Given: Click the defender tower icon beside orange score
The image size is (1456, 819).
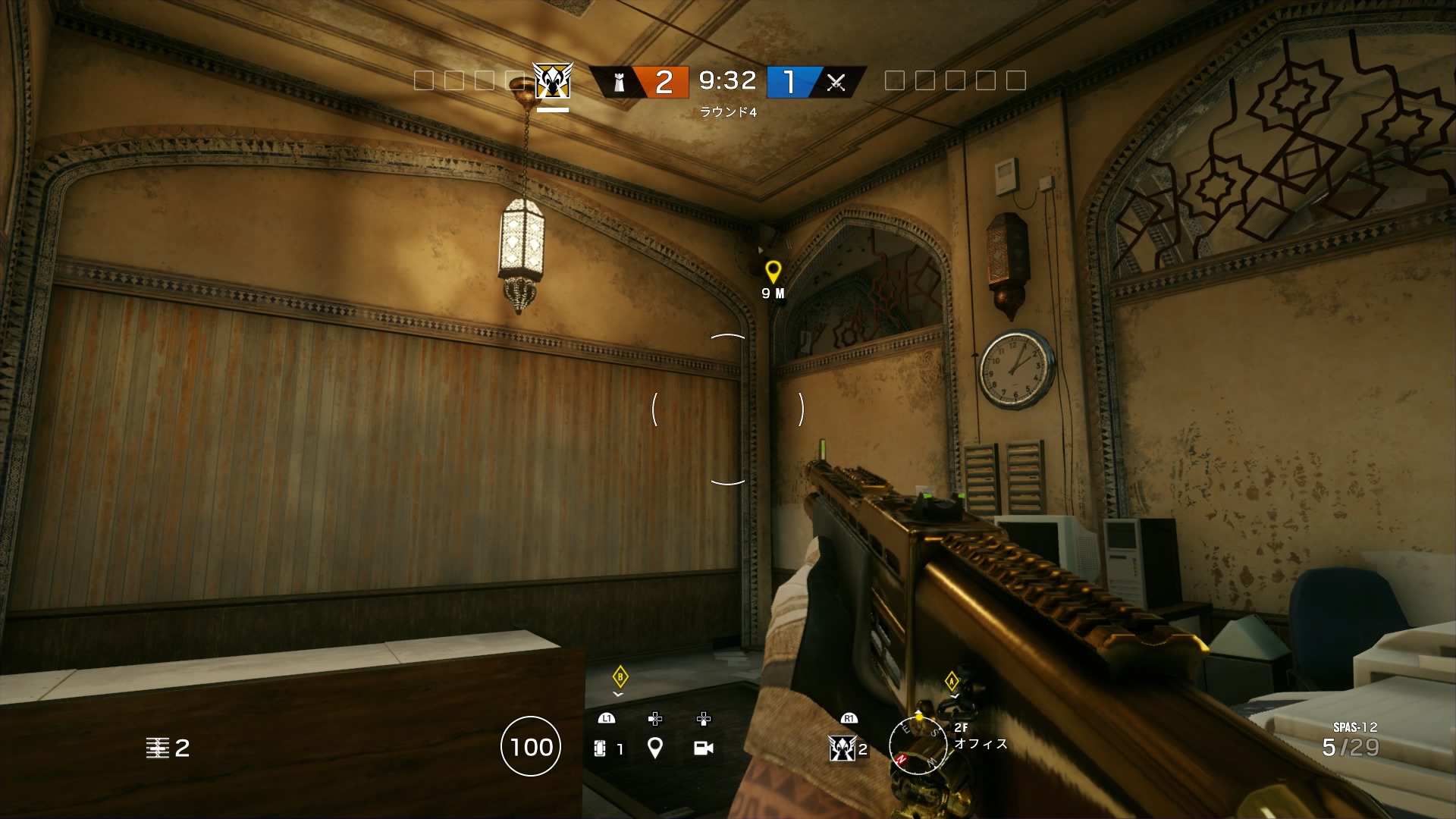Looking at the screenshot, I should [620, 83].
